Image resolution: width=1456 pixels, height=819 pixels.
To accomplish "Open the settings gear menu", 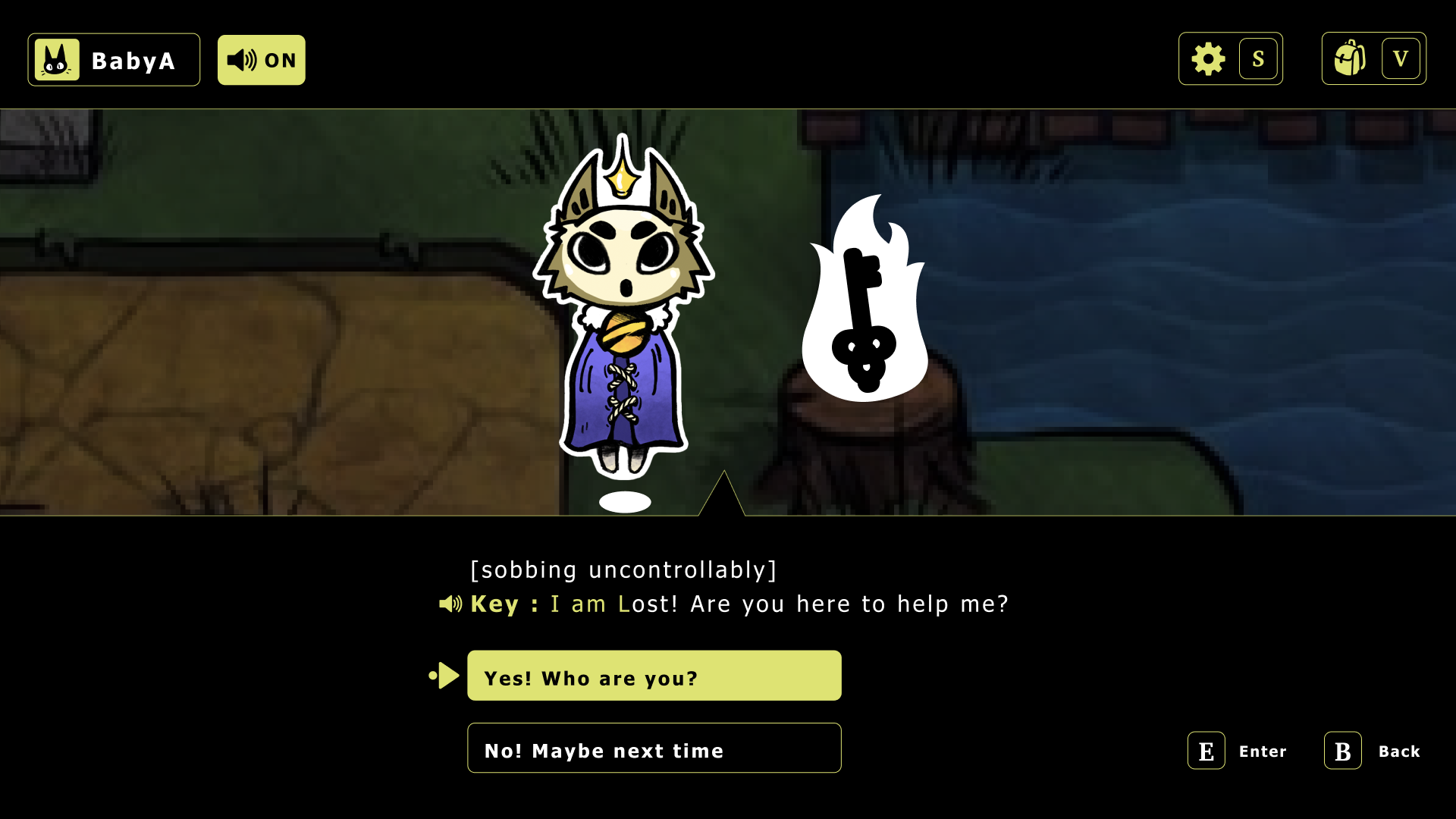I will coord(1207,58).
